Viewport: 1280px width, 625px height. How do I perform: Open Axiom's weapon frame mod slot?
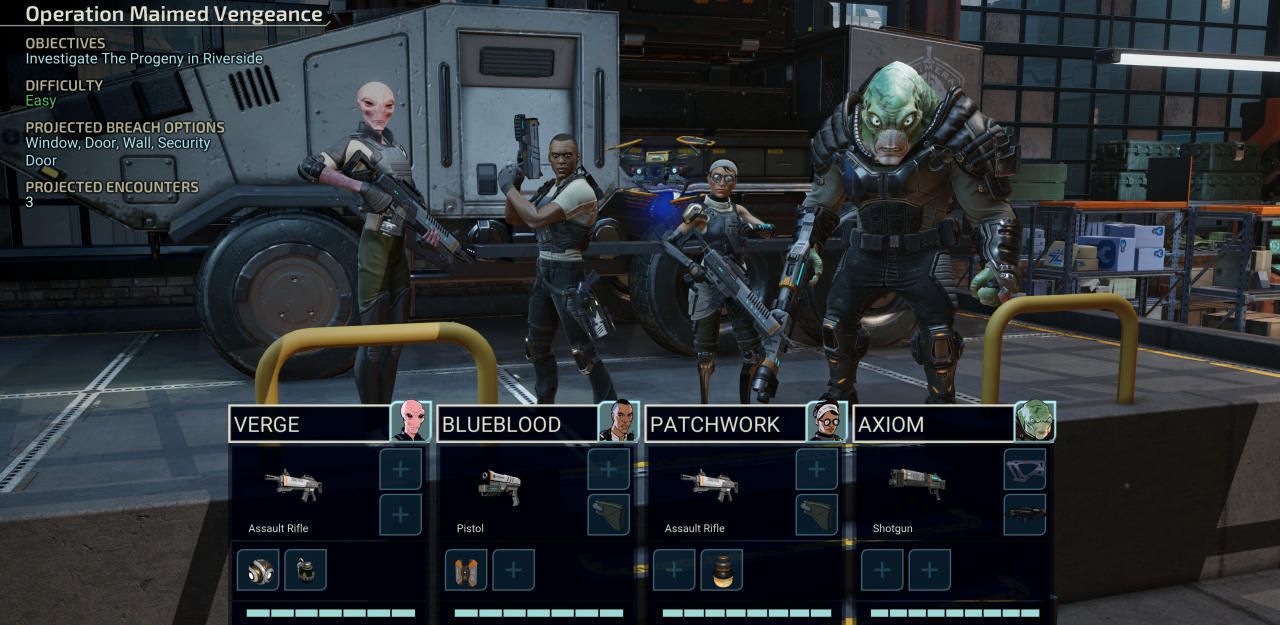(1025, 469)
